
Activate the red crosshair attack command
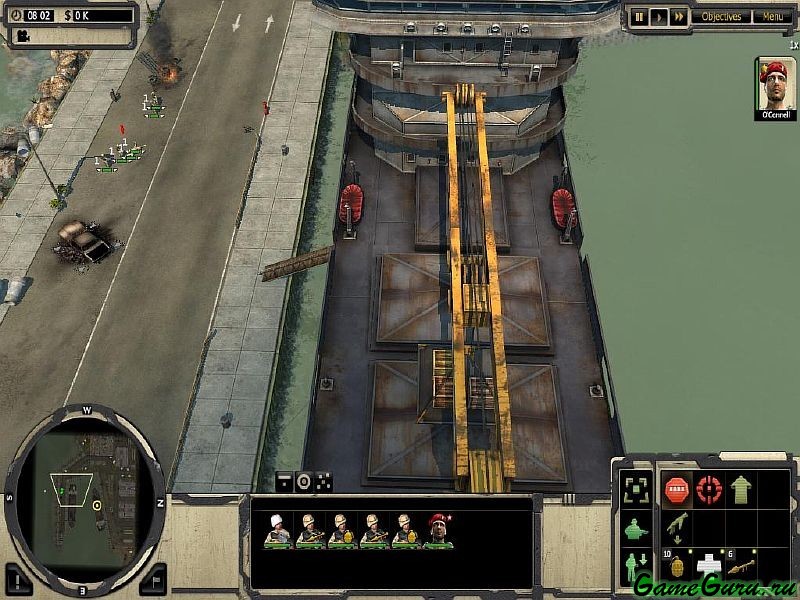pyautogui.click(x=709, y=489)
